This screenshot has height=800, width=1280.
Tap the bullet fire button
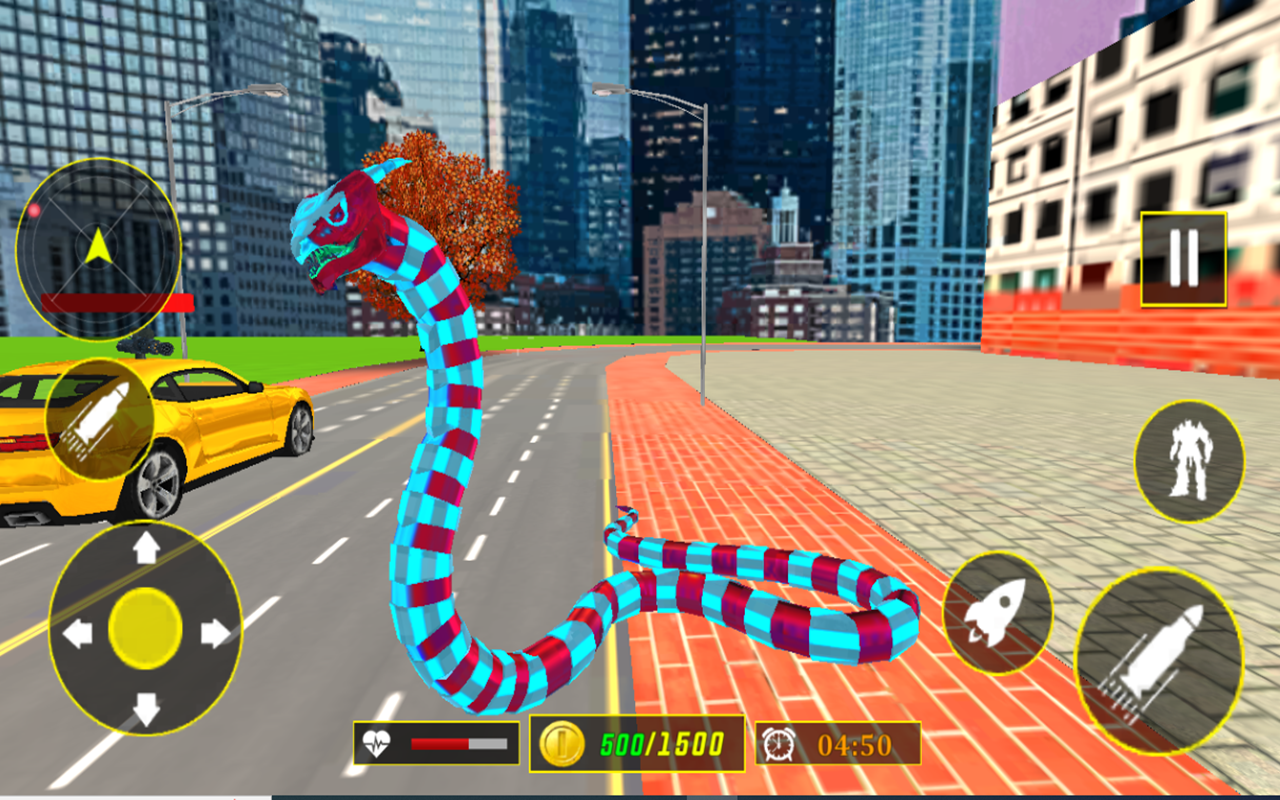pos(100,418)
